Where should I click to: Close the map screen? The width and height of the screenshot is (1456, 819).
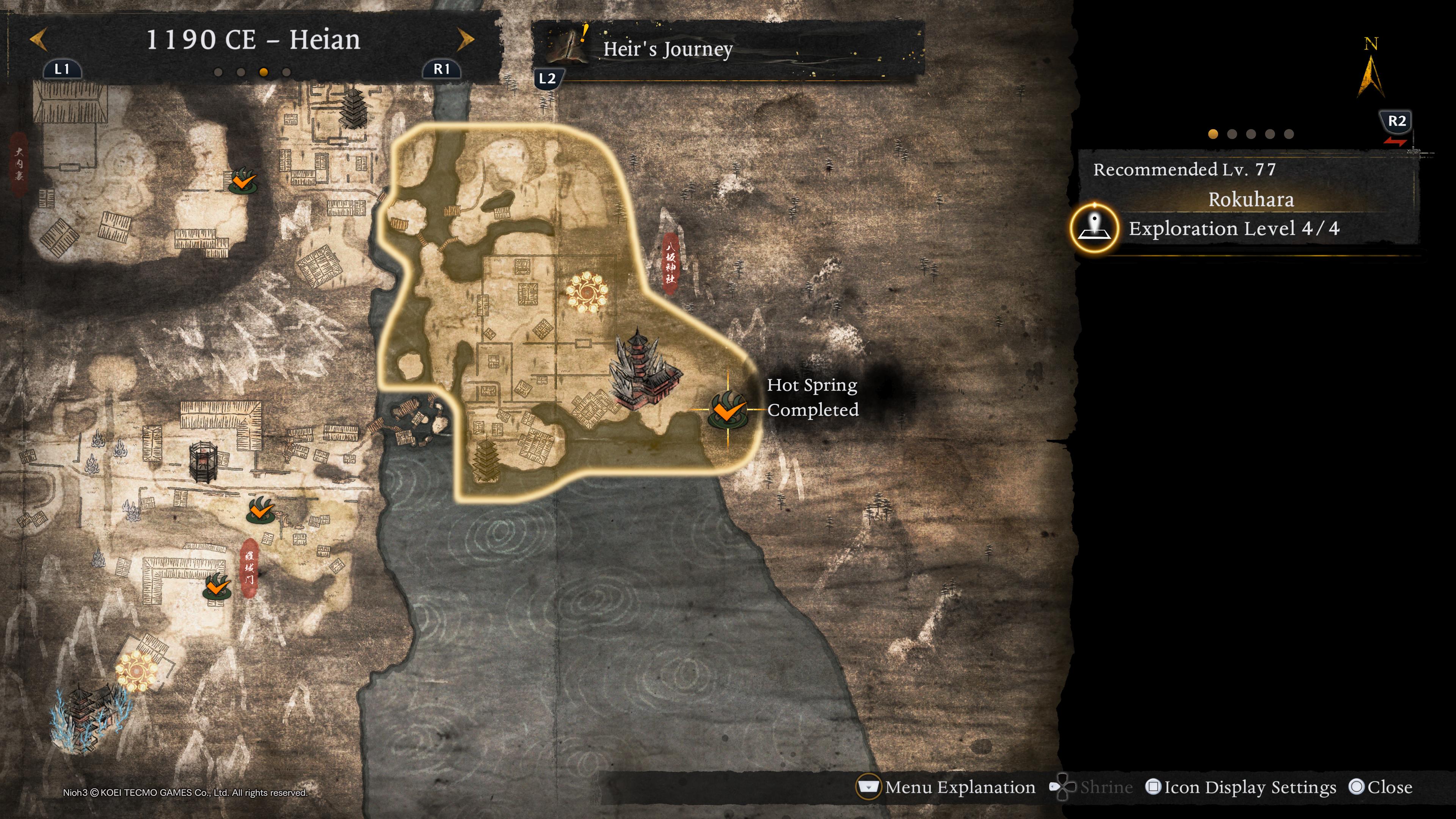[1380, 788]
